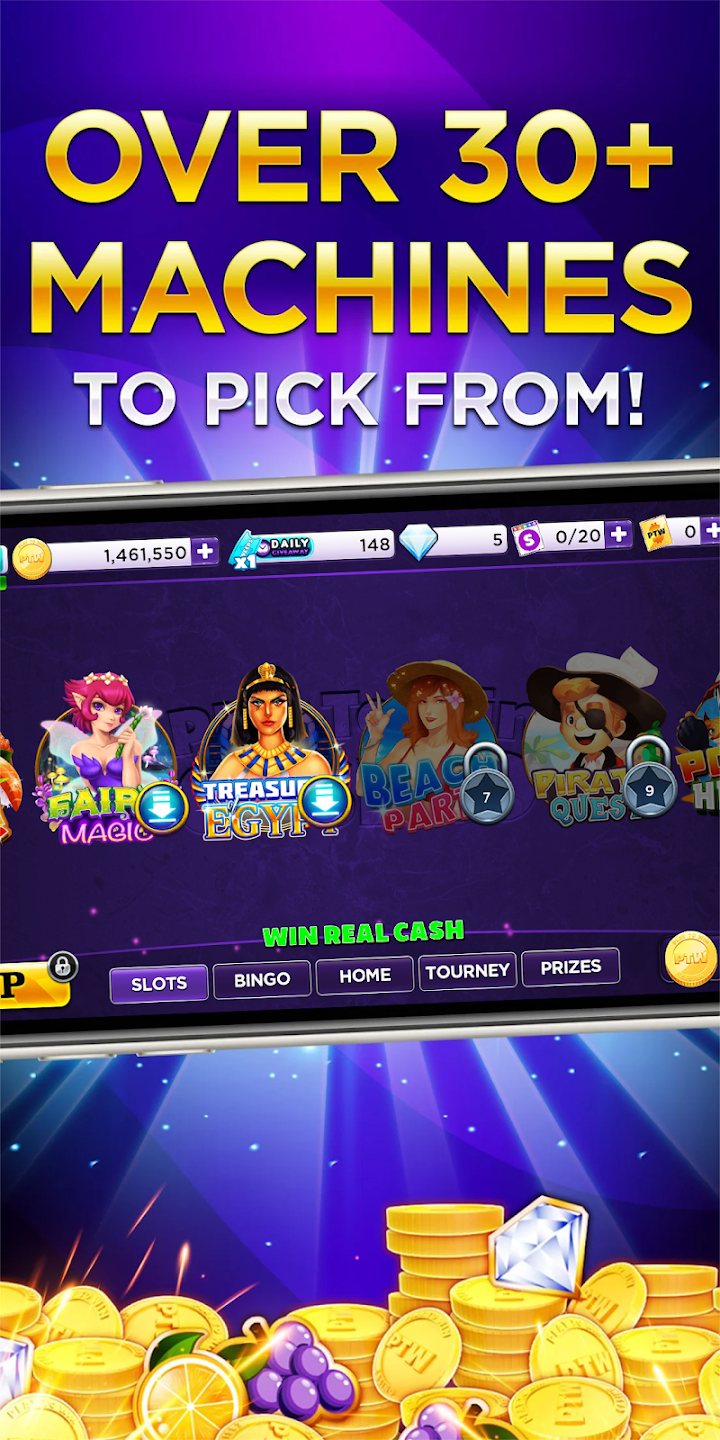Show the PRIZES tab
This screenshot has width=720, height=1440.
[570, 967]
